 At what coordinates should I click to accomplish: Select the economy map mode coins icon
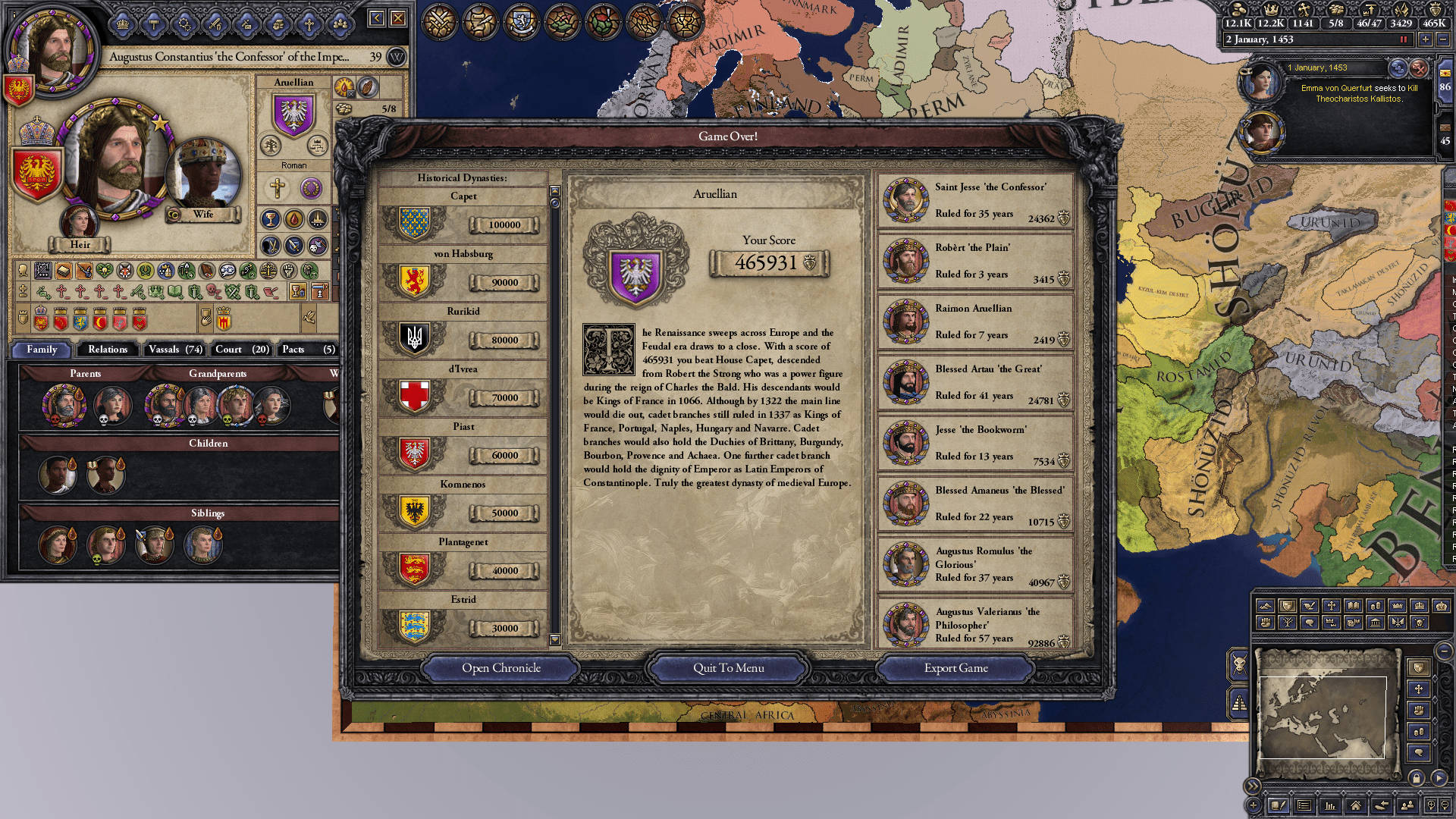(x=1376, y=605)
